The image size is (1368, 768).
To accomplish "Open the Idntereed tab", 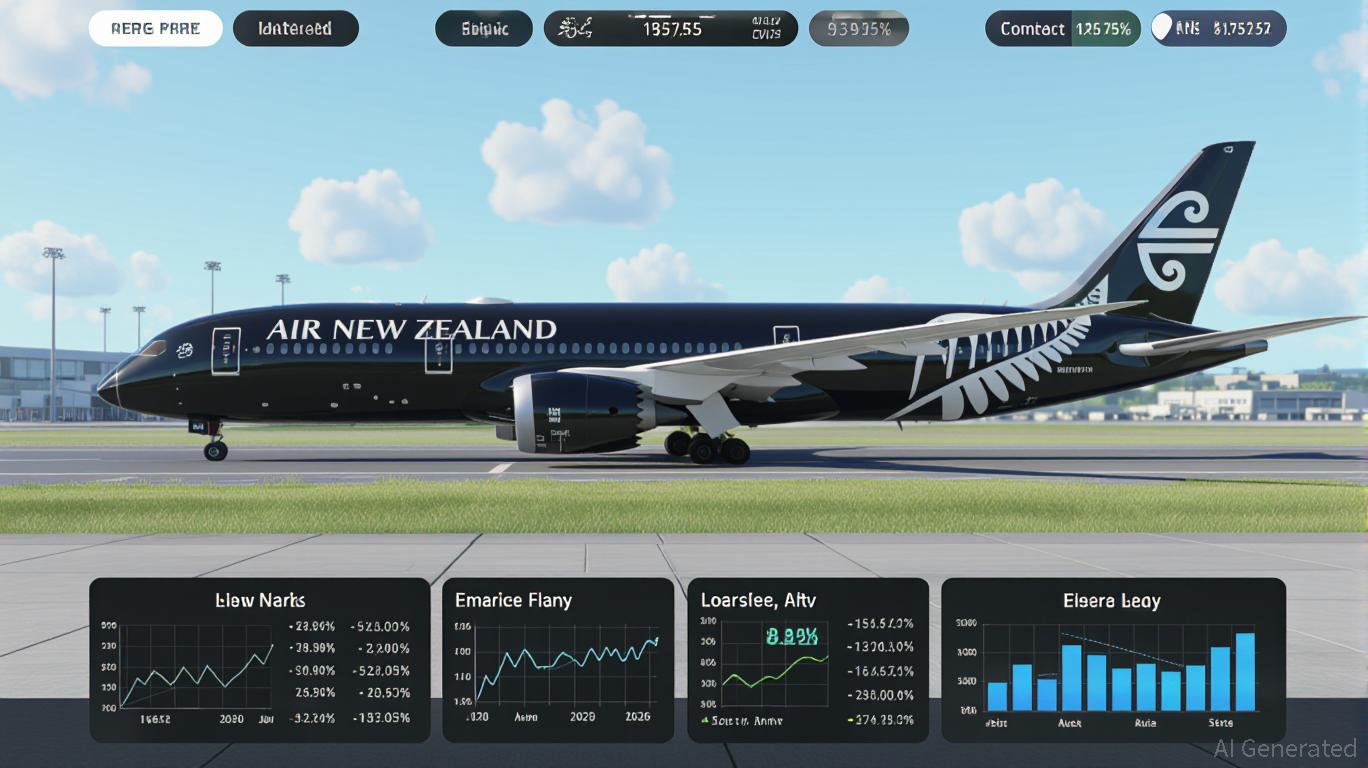I will pyautogui.click(x=295, y=29).
